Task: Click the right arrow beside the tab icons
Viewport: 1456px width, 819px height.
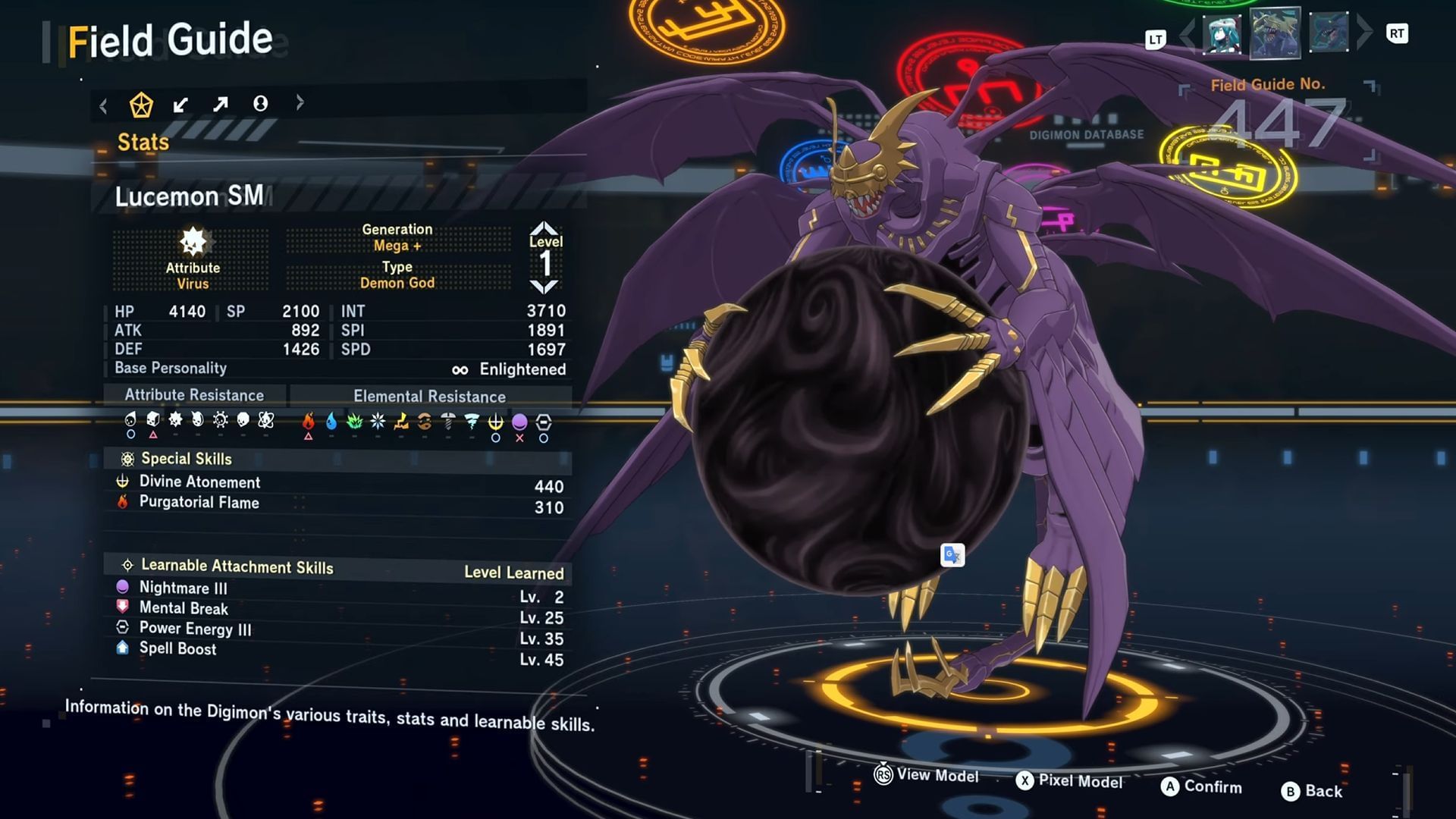Action: [x=300, y=102]
